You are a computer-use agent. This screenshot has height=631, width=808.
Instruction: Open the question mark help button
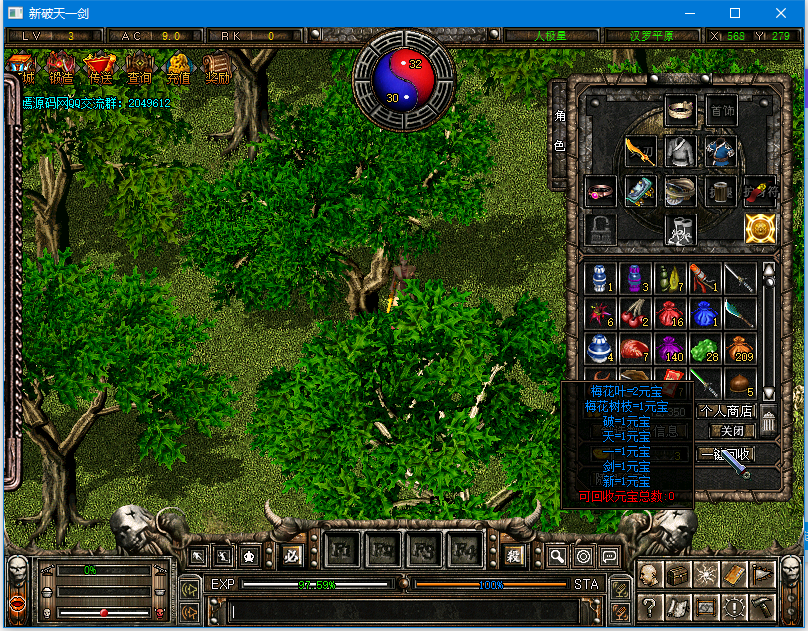pyautogui.click(x=649, y=606)
